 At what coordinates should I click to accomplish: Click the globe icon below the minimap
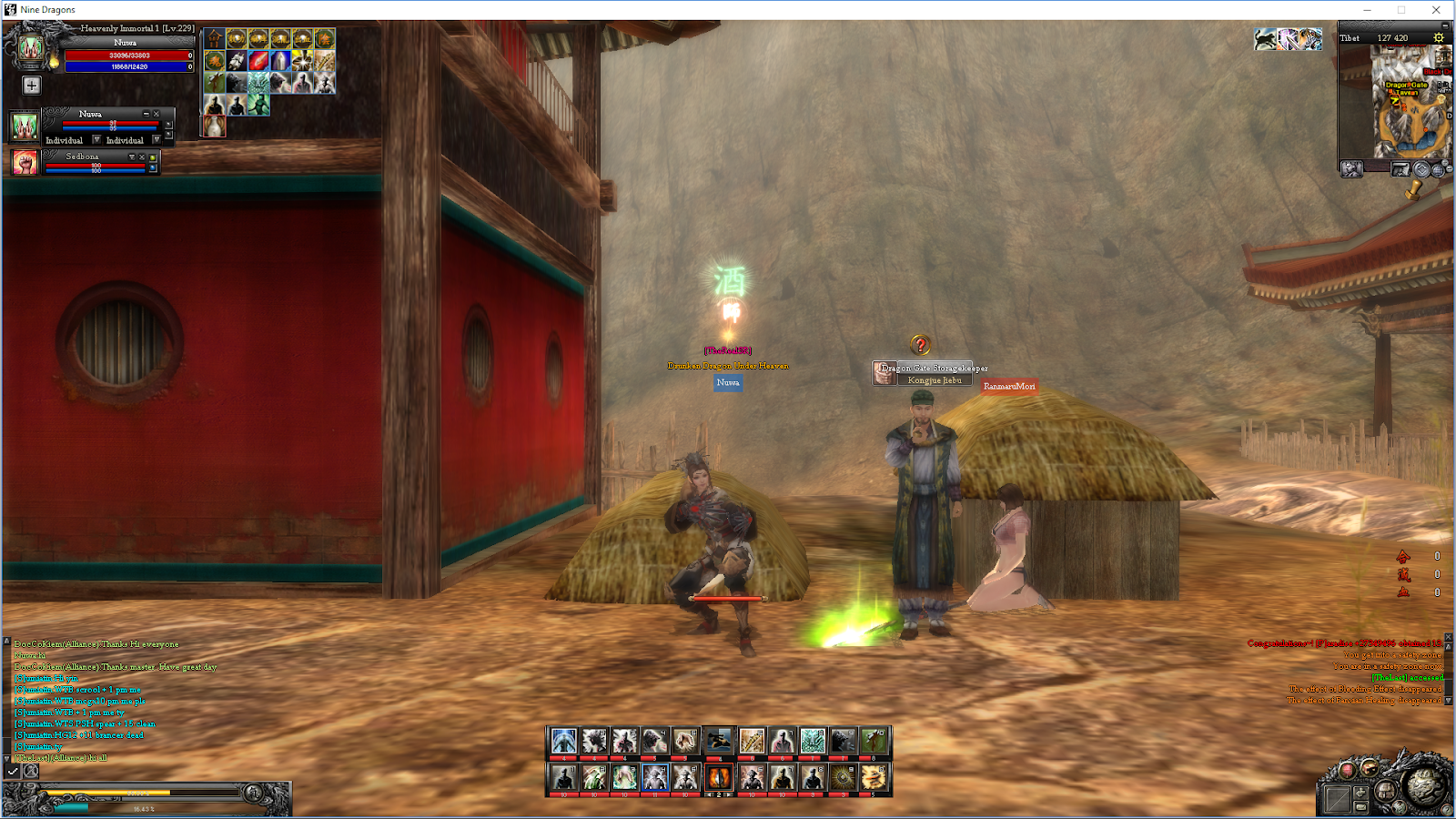1437,171
